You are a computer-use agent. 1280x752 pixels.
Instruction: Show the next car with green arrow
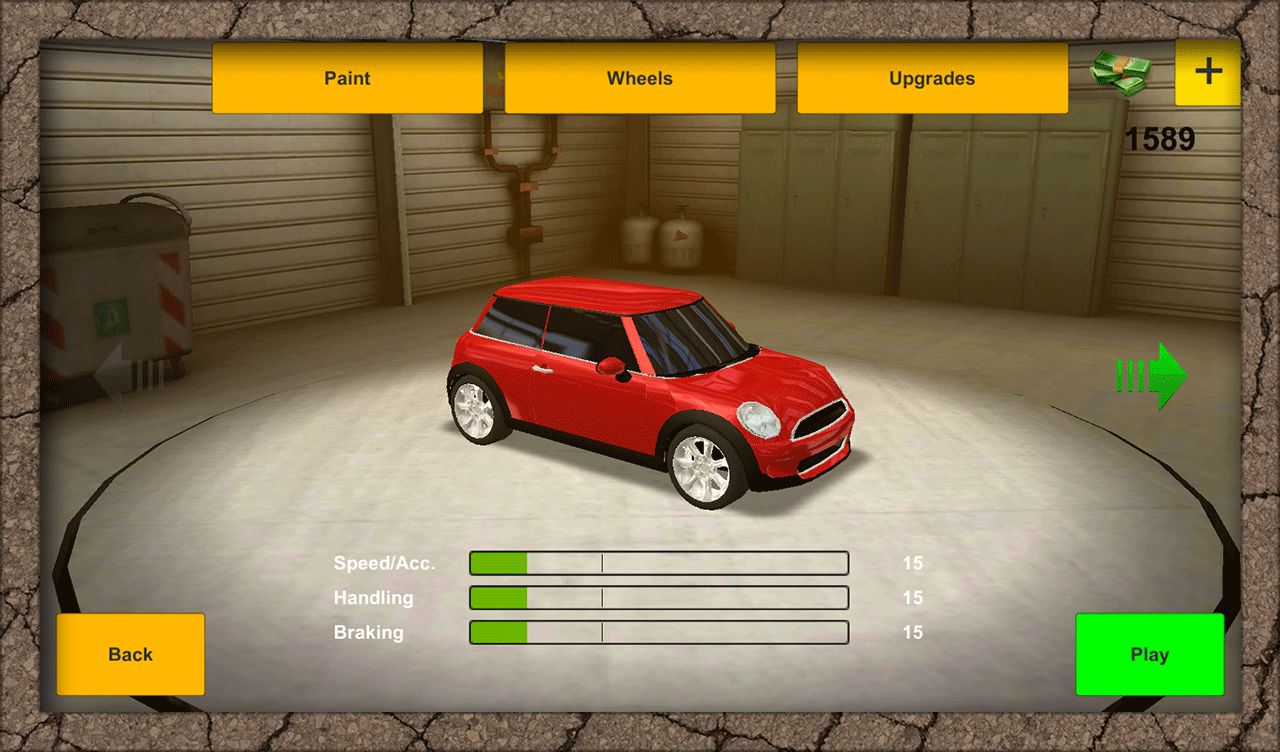[x=1152, y=376]
